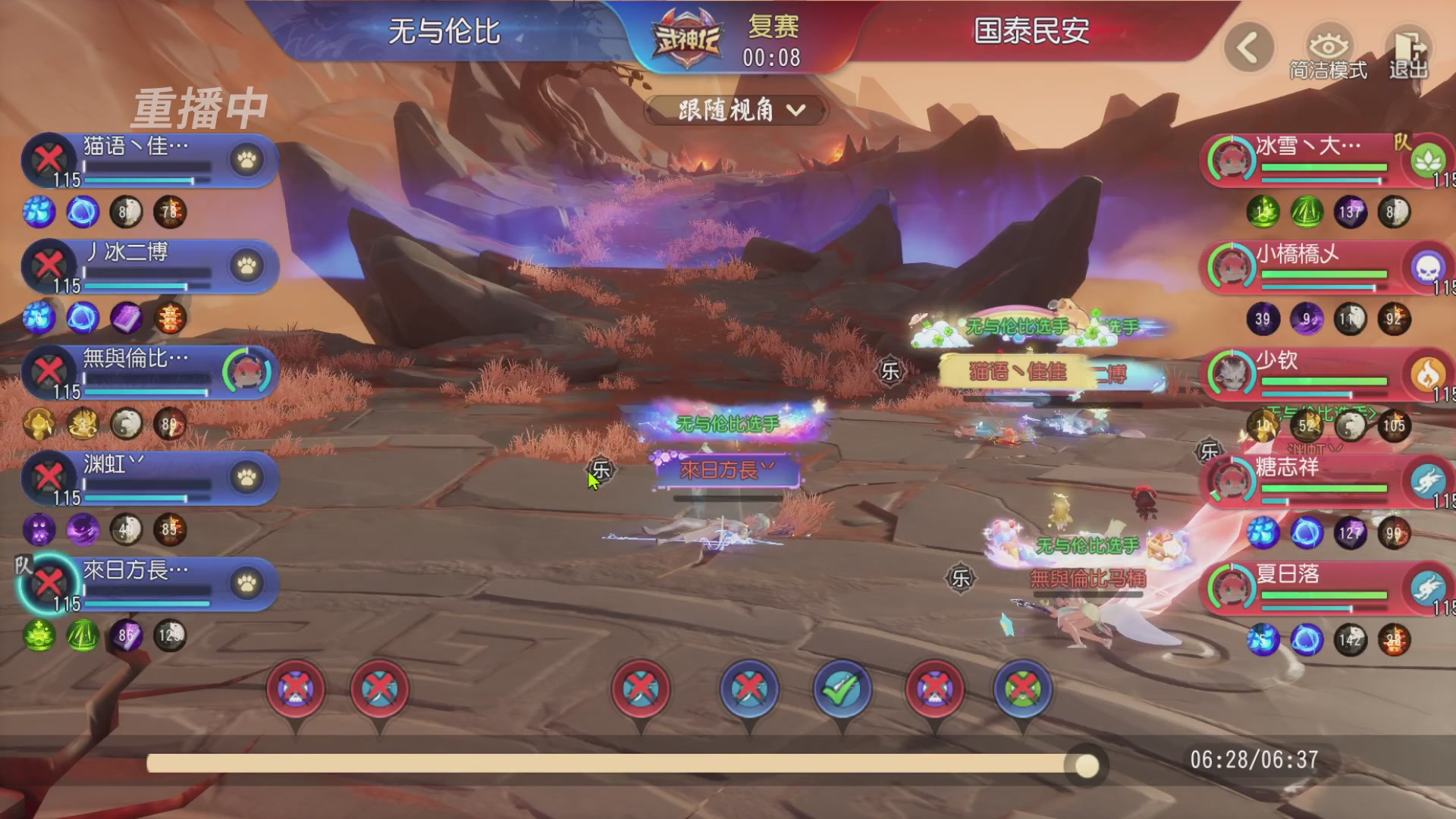Toggle the paw display for 來日方長
The height and width of the screenshot is (819, 1456).
pos(246,584)
